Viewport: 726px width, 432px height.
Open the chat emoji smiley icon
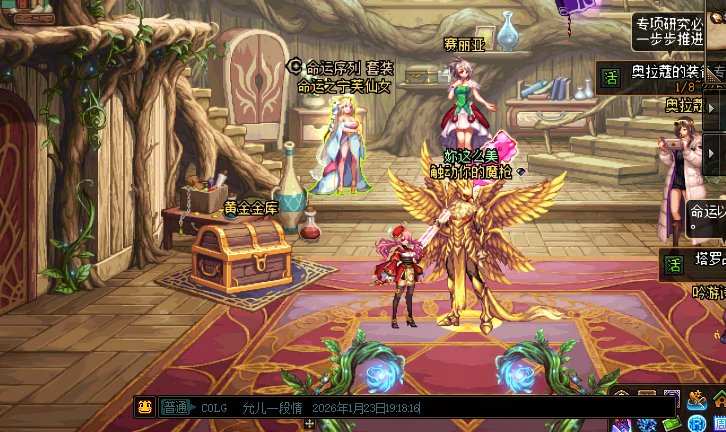click(x=145, y=407)
